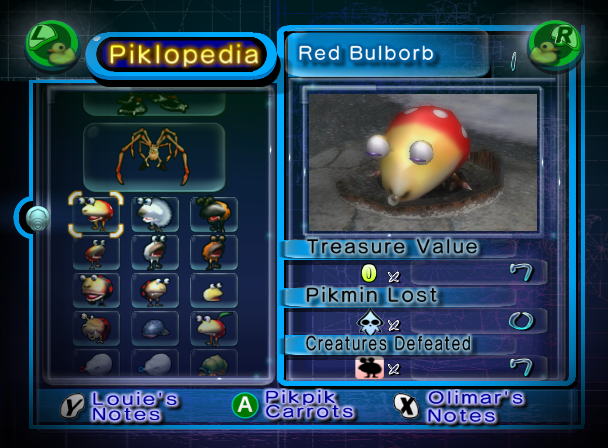Select the highlighted Red Bulborb tile
This screenshot has width=608, height=448.
coord(96,213)
